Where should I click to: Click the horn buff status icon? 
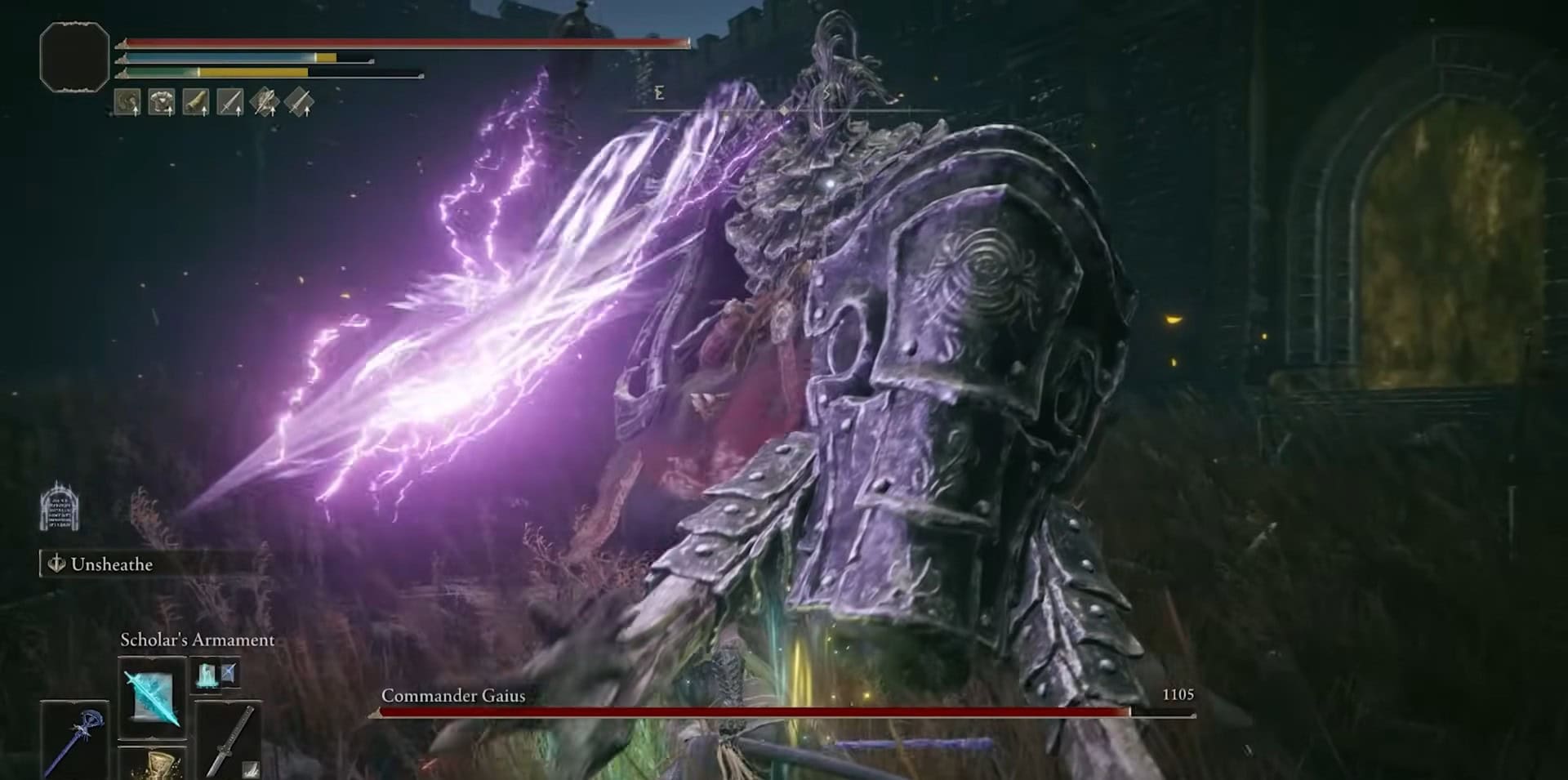(196, 102)
